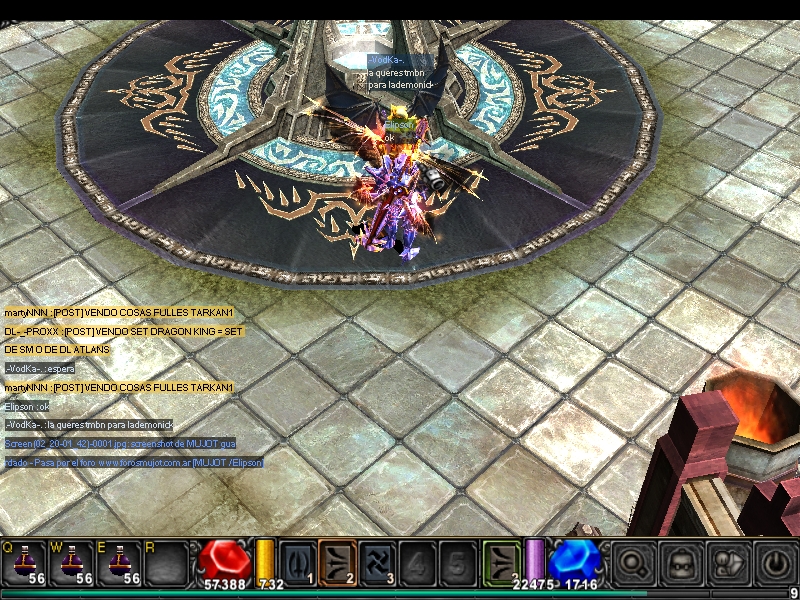This screenshot has height=600, width=800.
Task: Use the potion in the Q slot
Action: [x=22, y=562]
